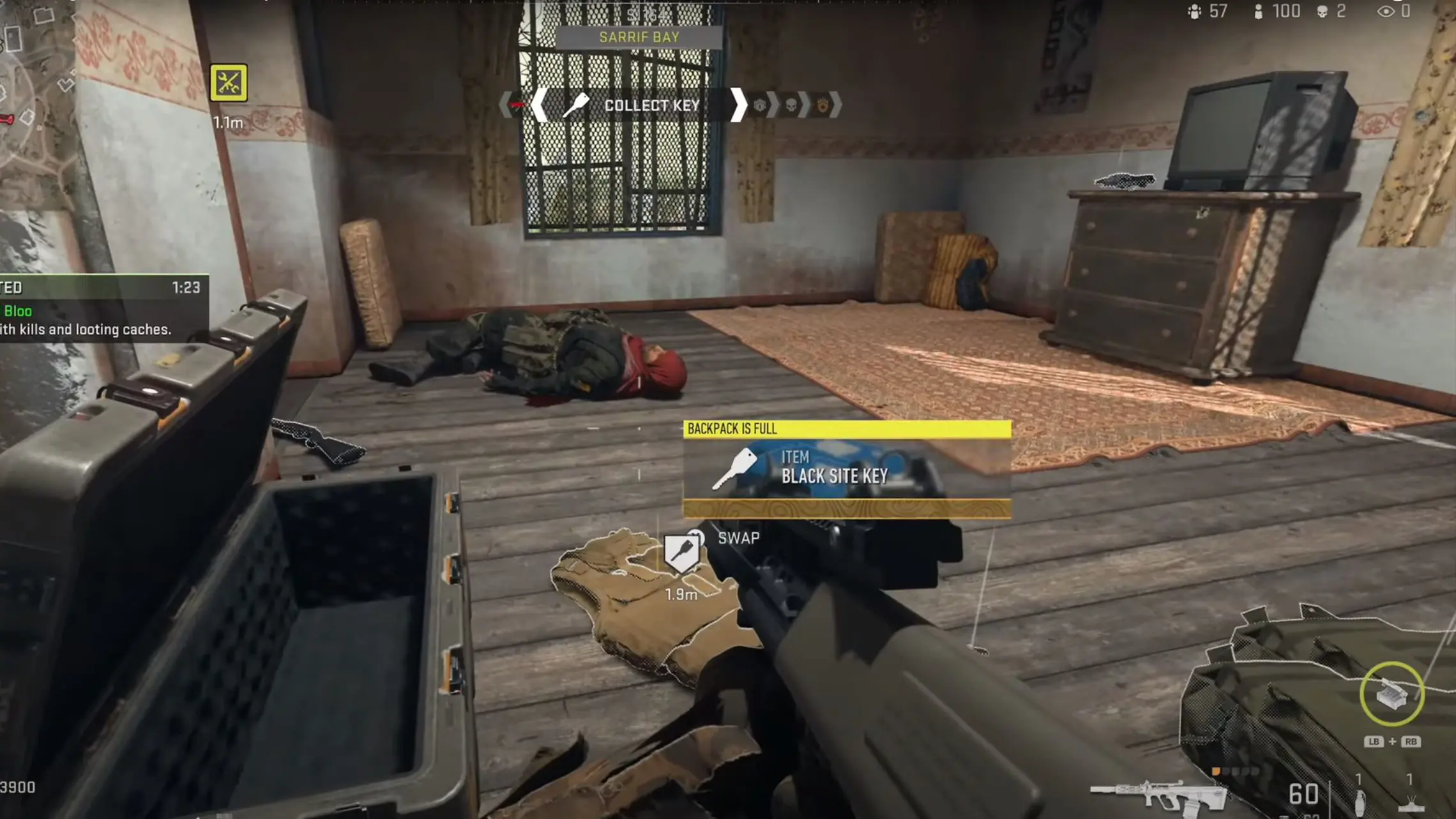Expand the left objective chevron arrow
Image resolution: width=1456 pixels, height=819 pixels.
[540, 104]
